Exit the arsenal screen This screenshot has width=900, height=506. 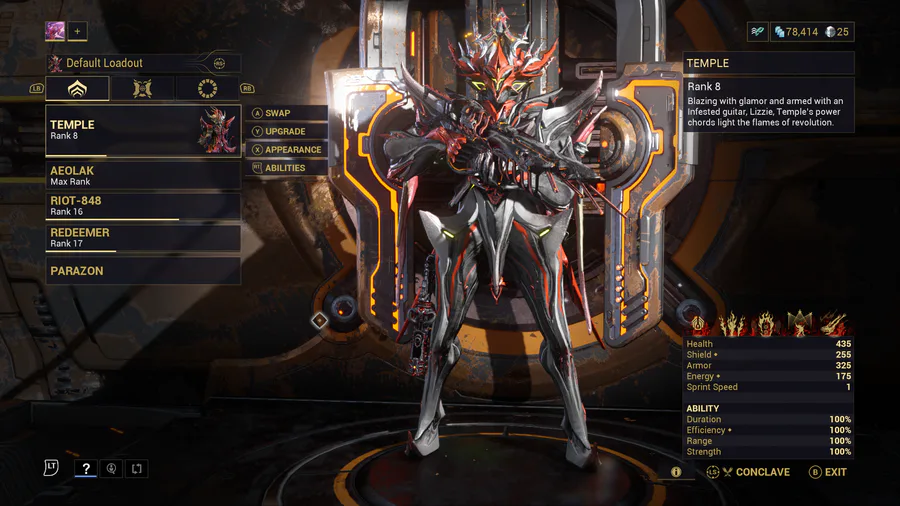click(x=828, y=472)
